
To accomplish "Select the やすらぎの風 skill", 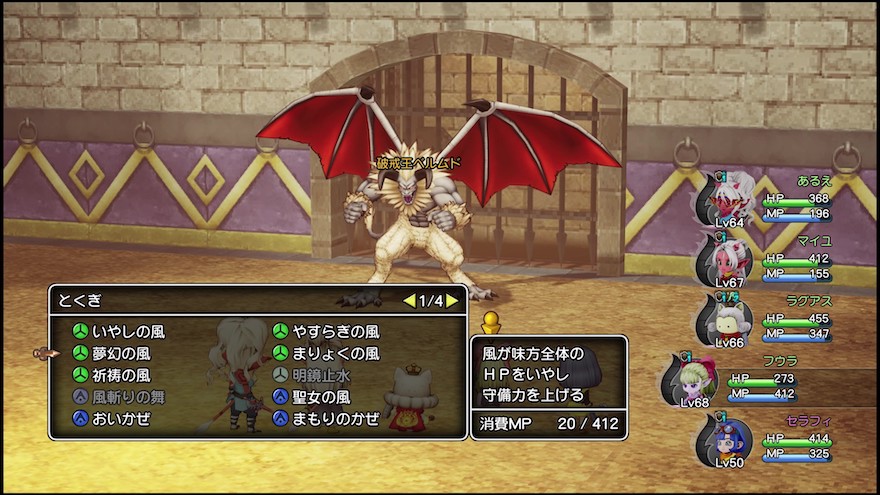I will [335, 331].
